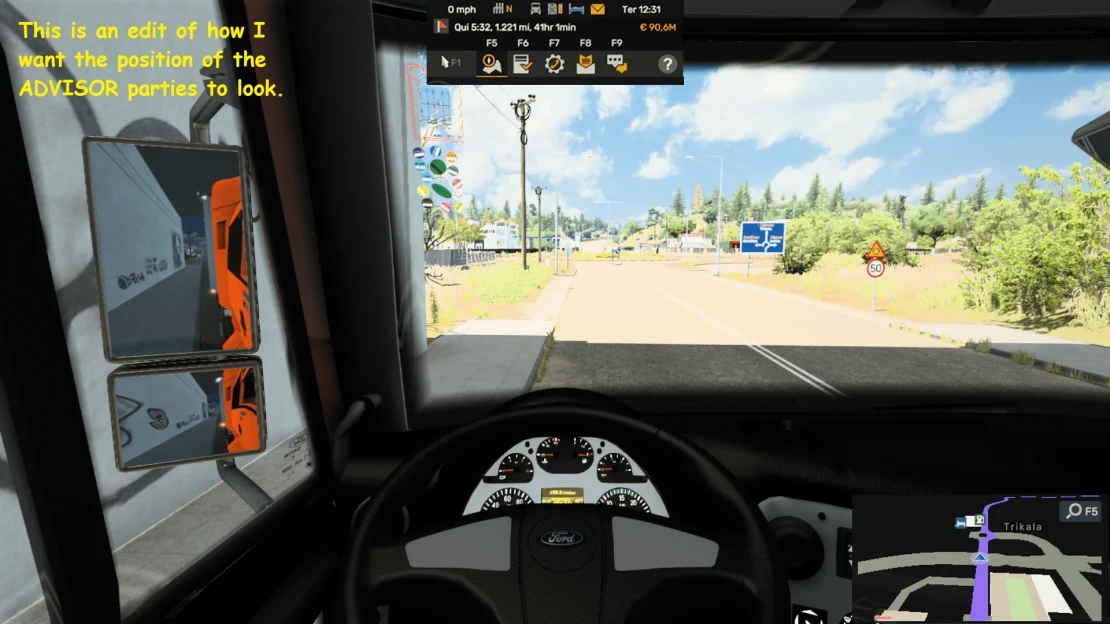Show the F8 mail inbox tab
The width and height of the screenshot is (1110, 624).
coord(585,64)
